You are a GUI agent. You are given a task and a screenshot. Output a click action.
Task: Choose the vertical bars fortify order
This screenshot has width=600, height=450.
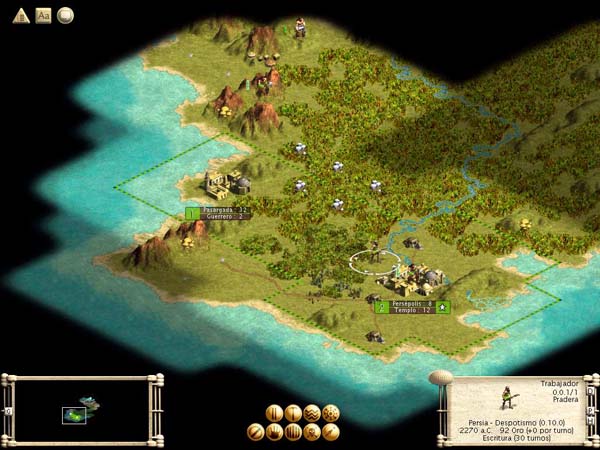pyautogui.click(x=293, y=432)
